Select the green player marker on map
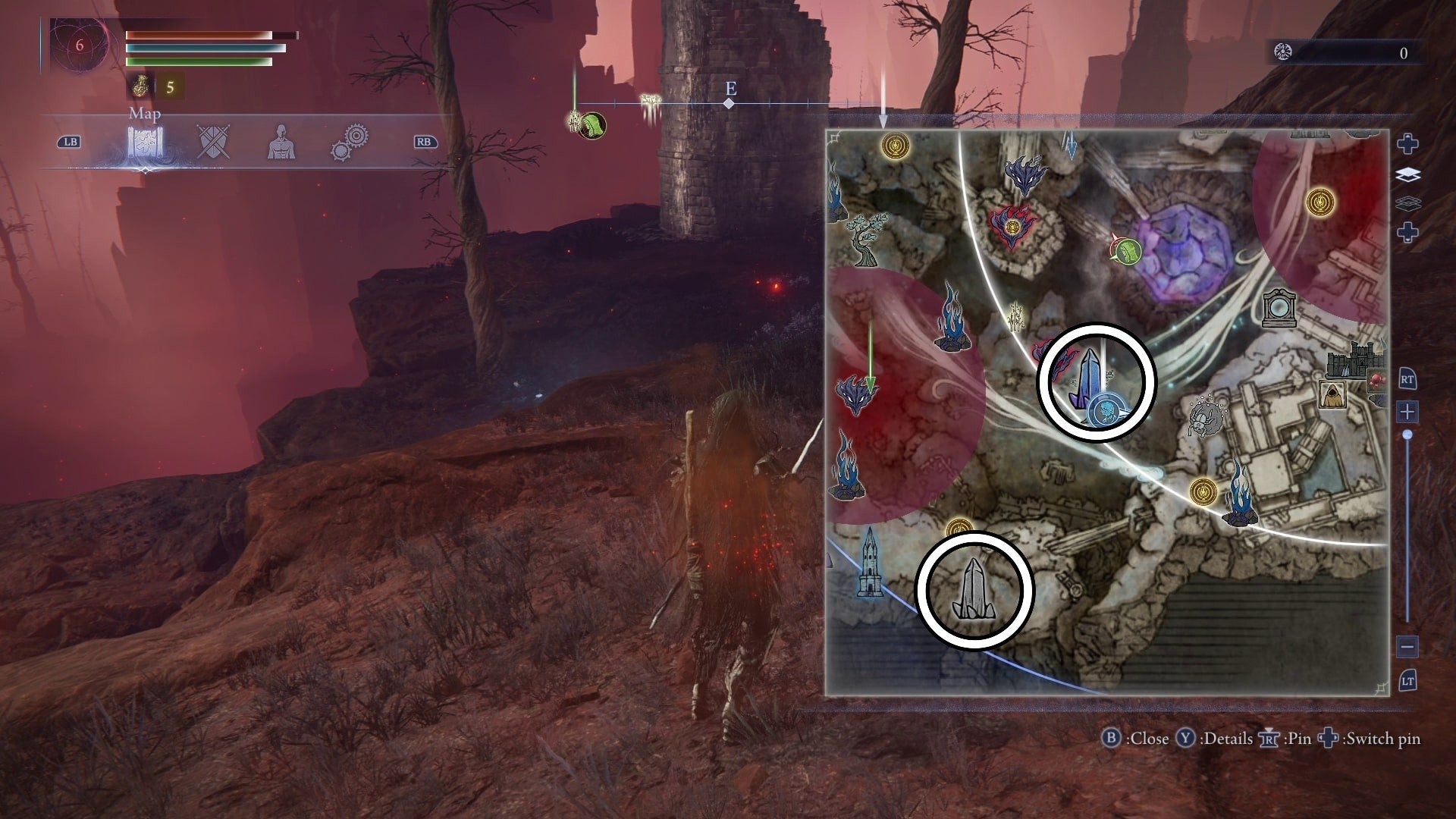The height and width of the screenshot is (819, 1456). [x=1128, y=250]
